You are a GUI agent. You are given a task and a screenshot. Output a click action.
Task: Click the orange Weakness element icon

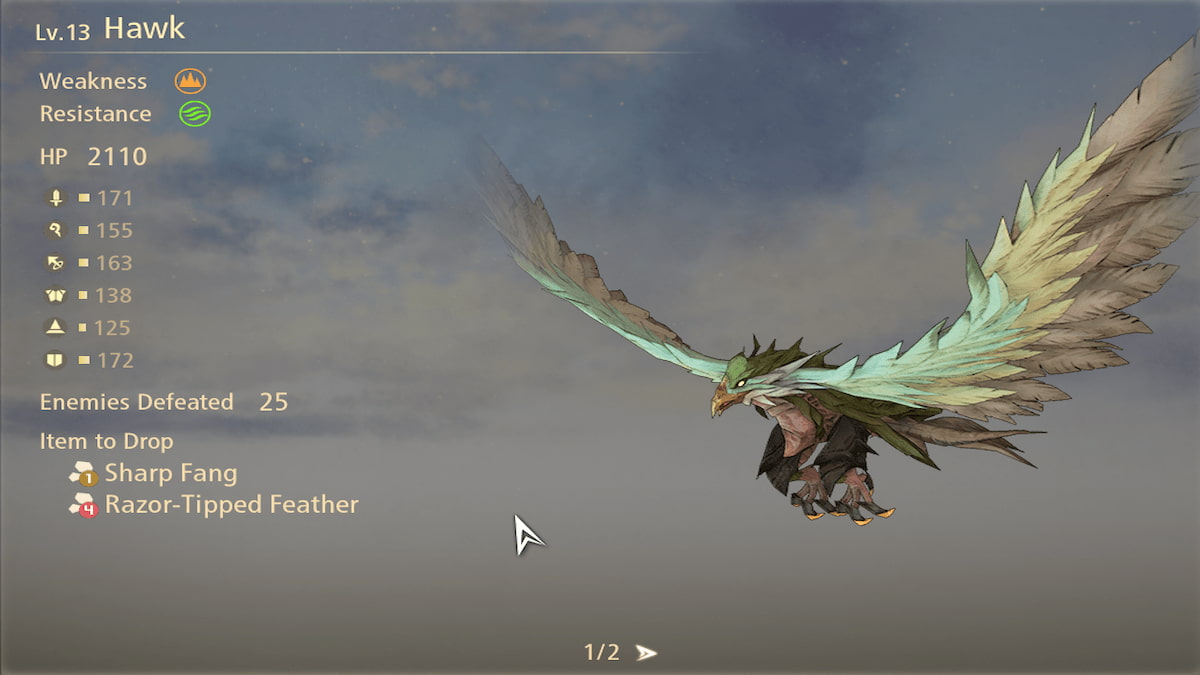point(190,81)
